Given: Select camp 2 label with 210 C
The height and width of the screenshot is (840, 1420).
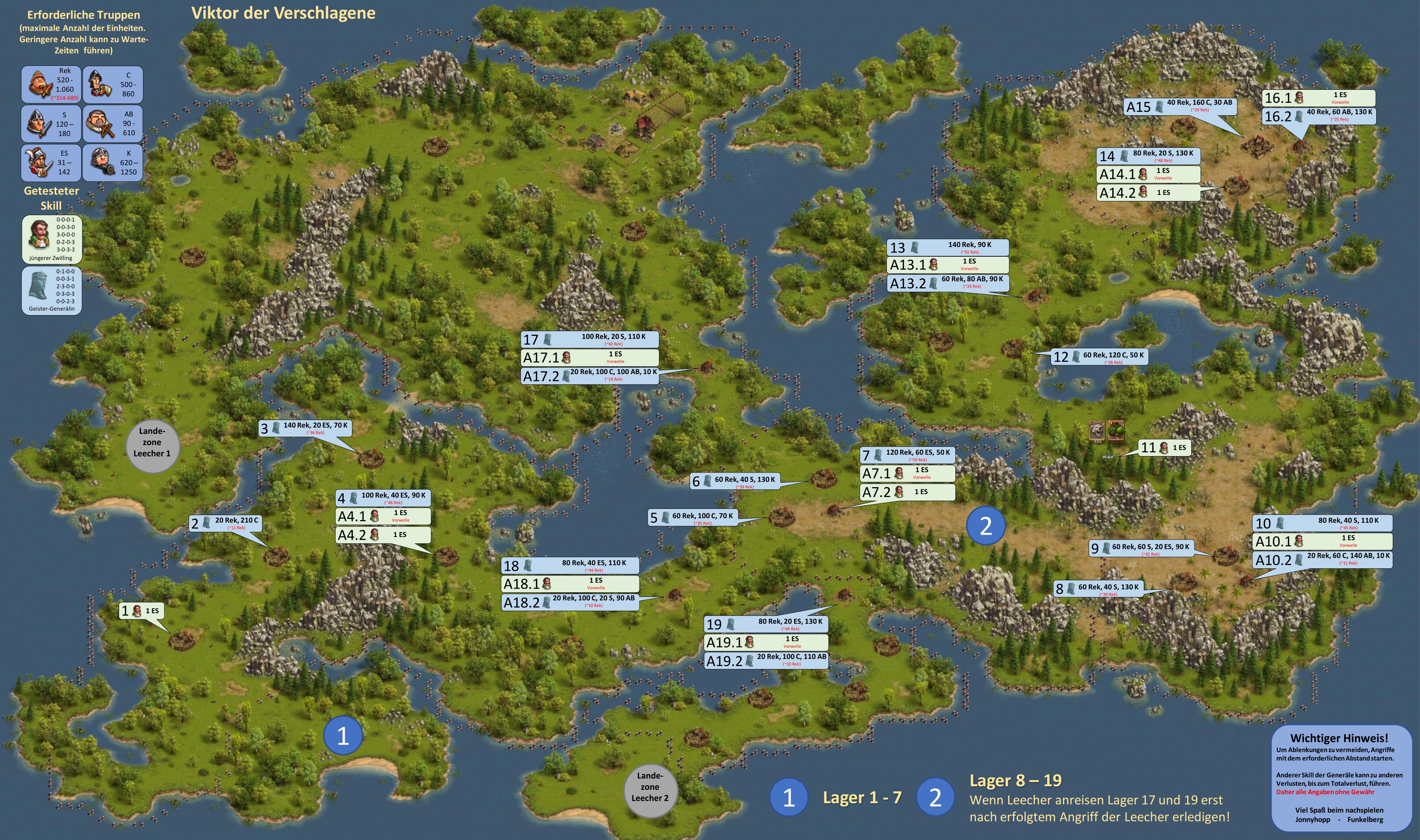Looking at the screenshot, I should pos(226,523).
